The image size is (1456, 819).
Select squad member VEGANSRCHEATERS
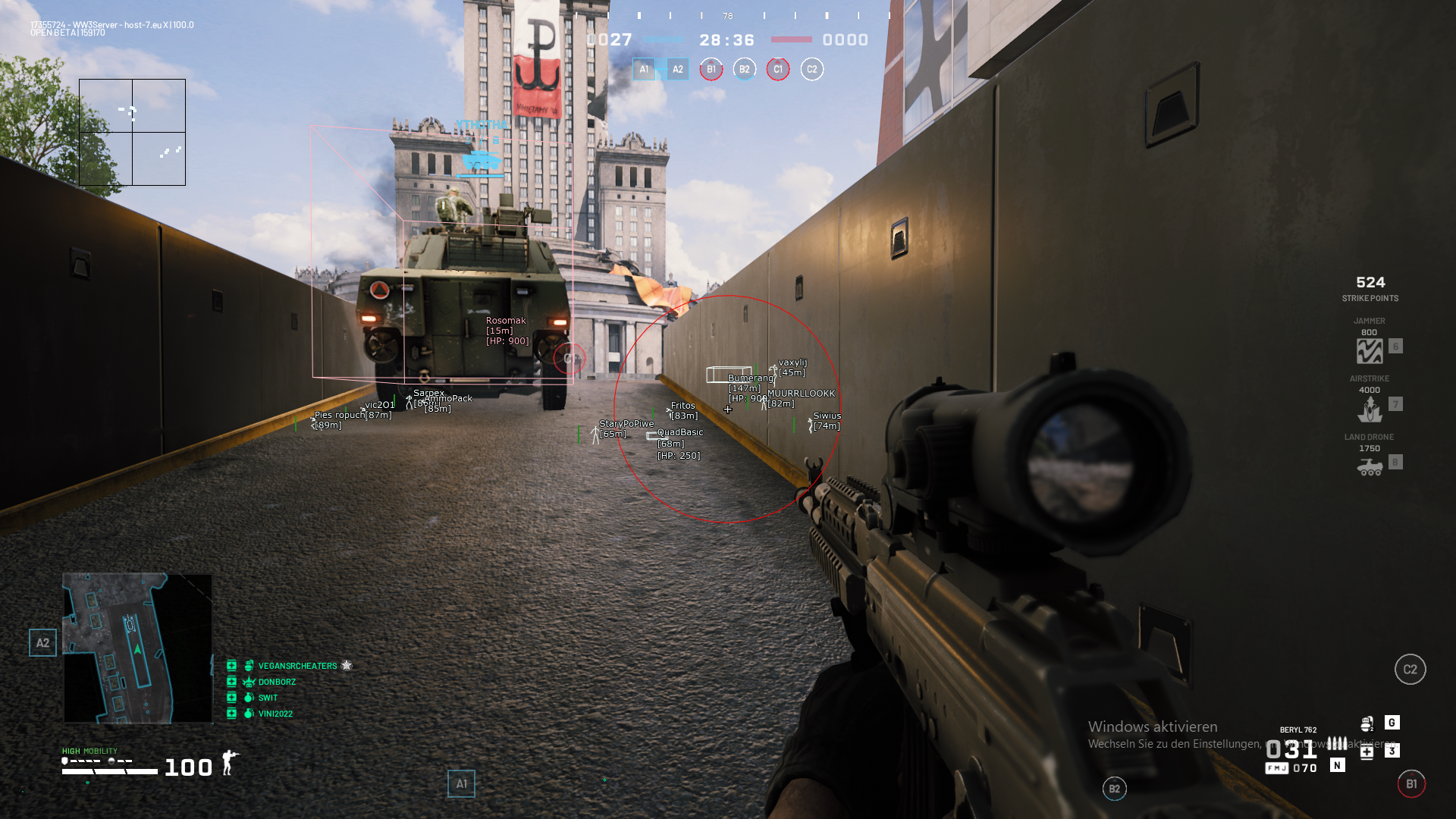297,666
